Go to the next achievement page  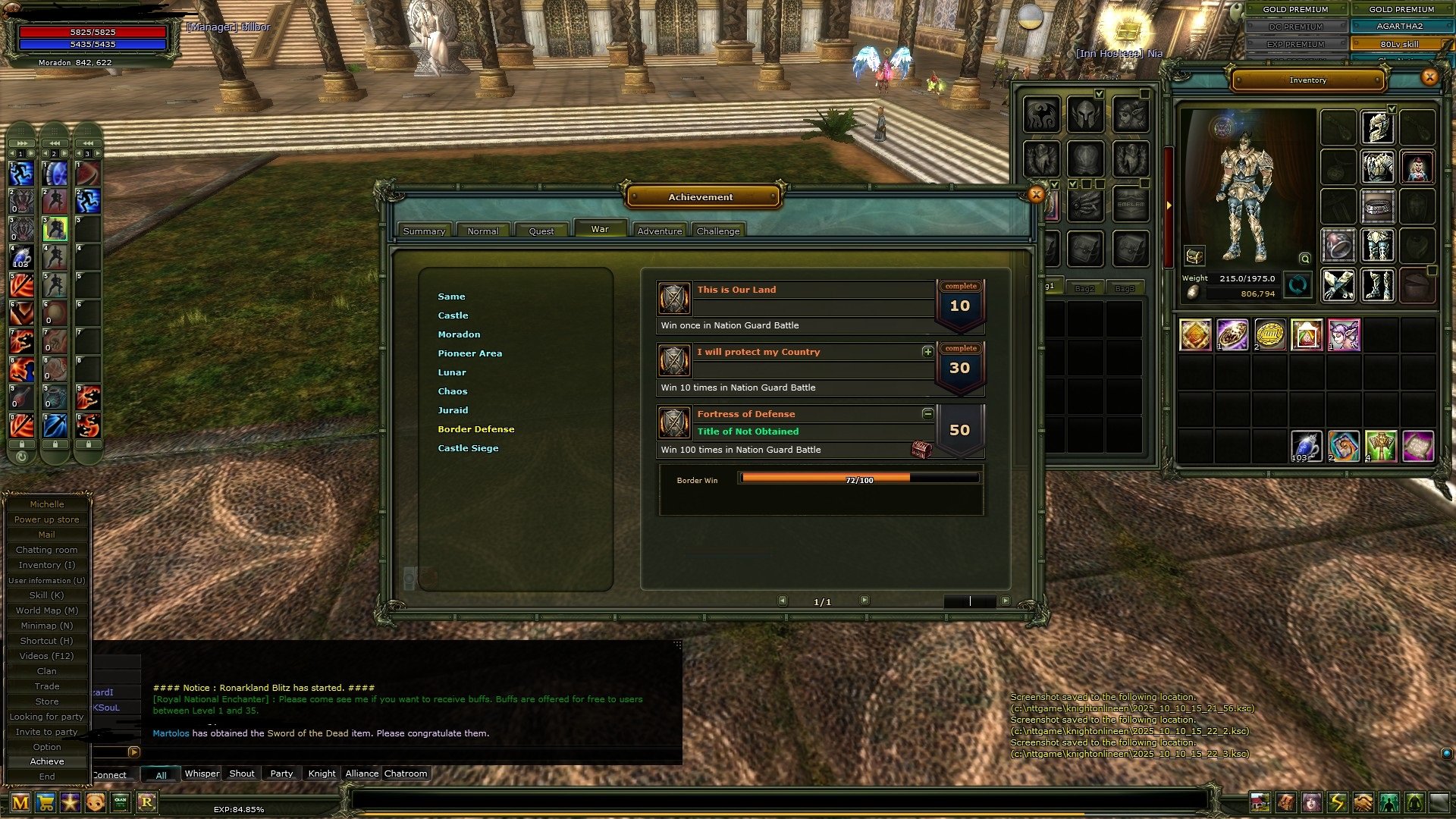tap(864, 601)
